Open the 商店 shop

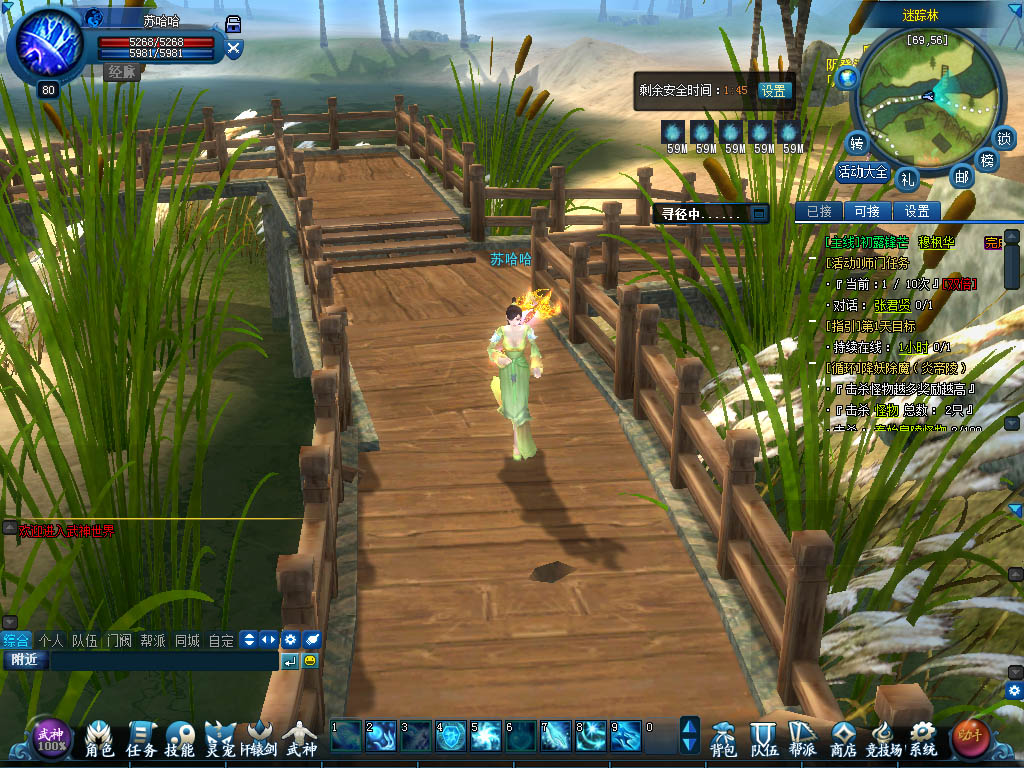(843, 738)
